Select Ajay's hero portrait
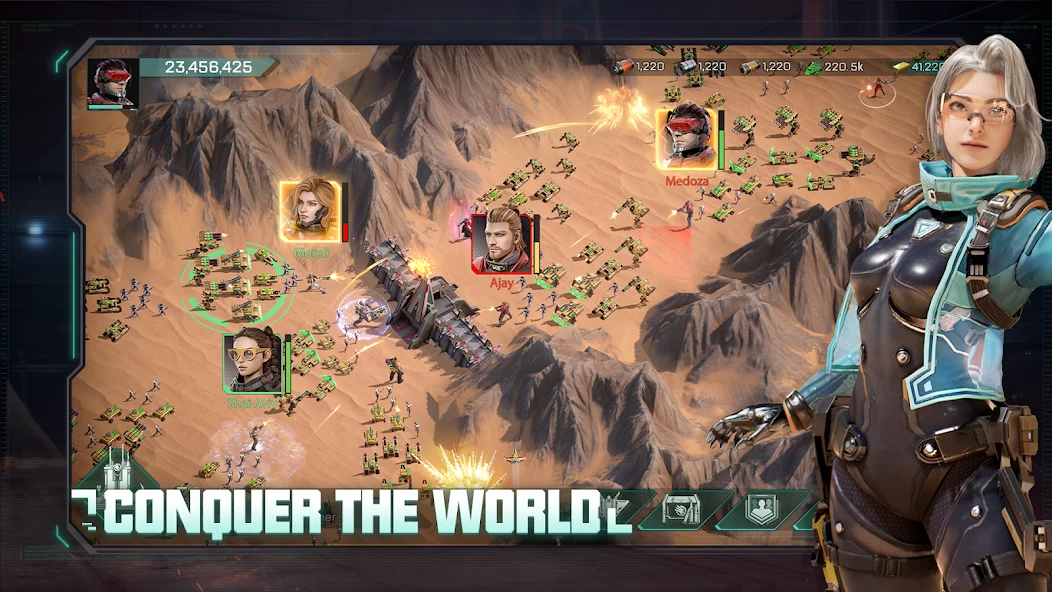The width and height of the screenshot is (1052, 592). 502,242
